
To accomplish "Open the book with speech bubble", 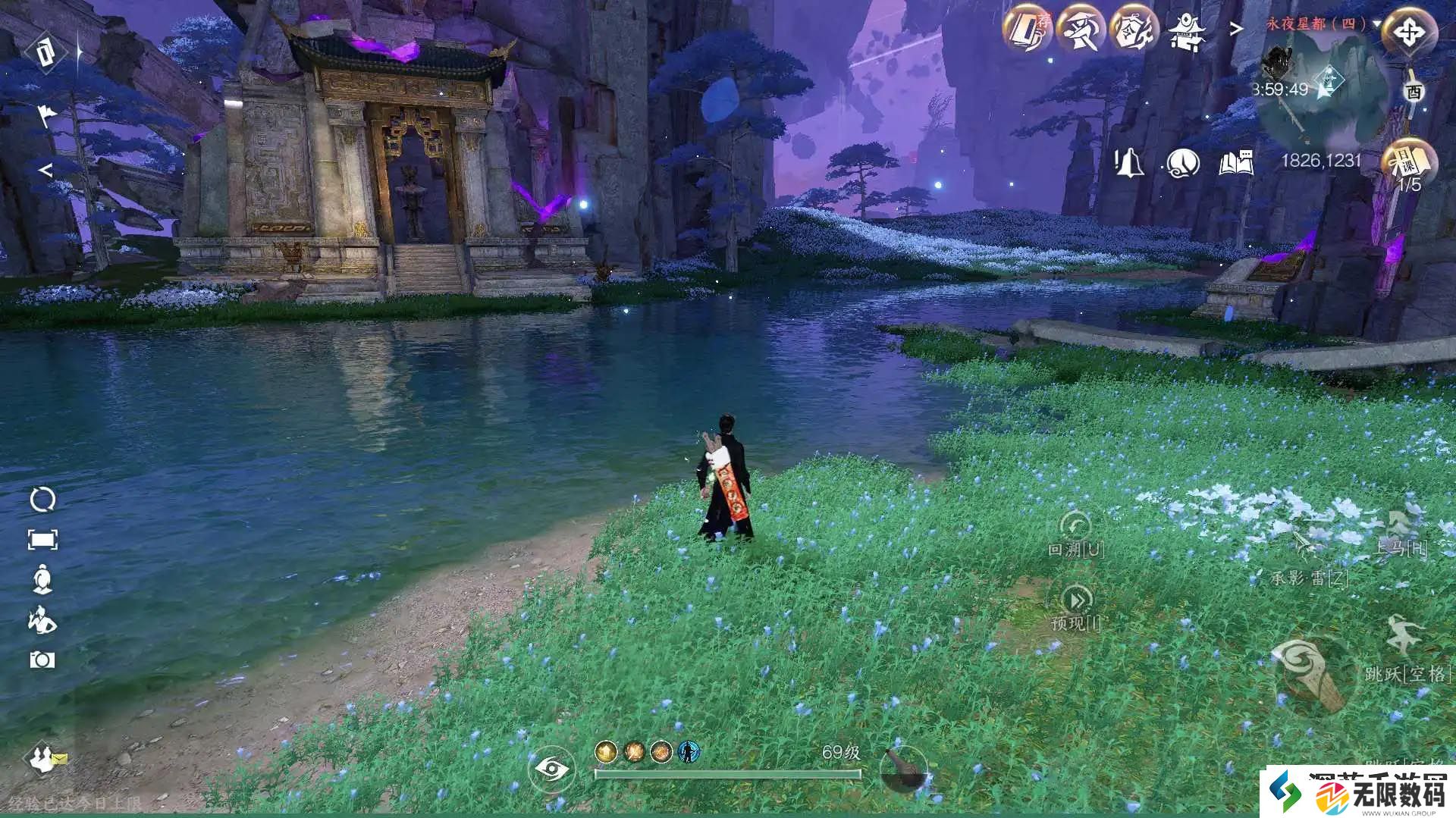I will point(1236,162).
